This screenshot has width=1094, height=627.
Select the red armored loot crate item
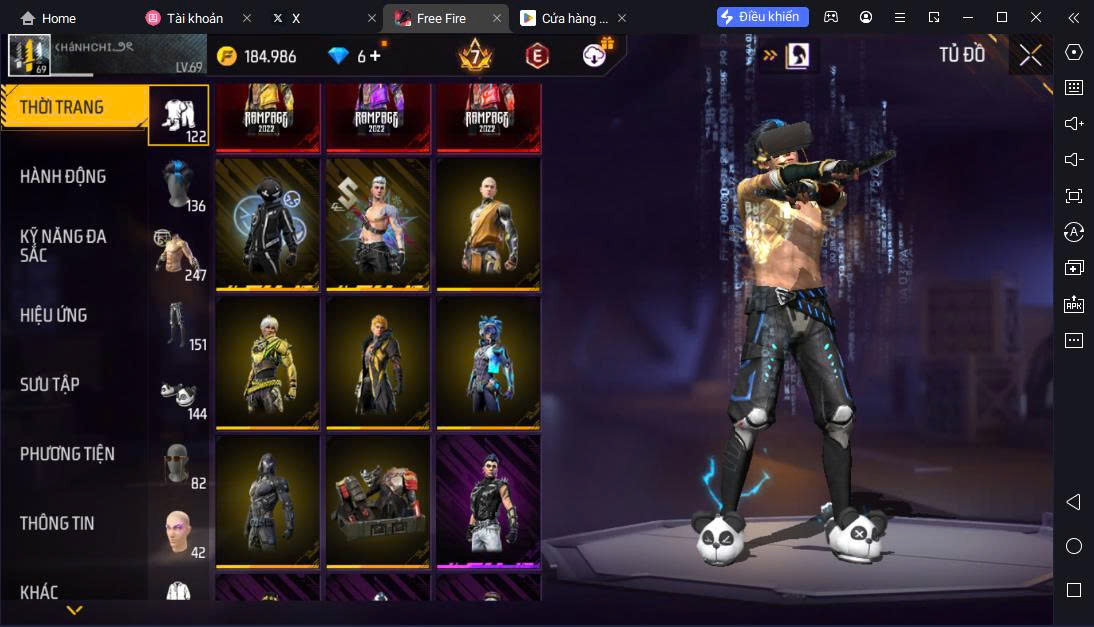point(377,500)
